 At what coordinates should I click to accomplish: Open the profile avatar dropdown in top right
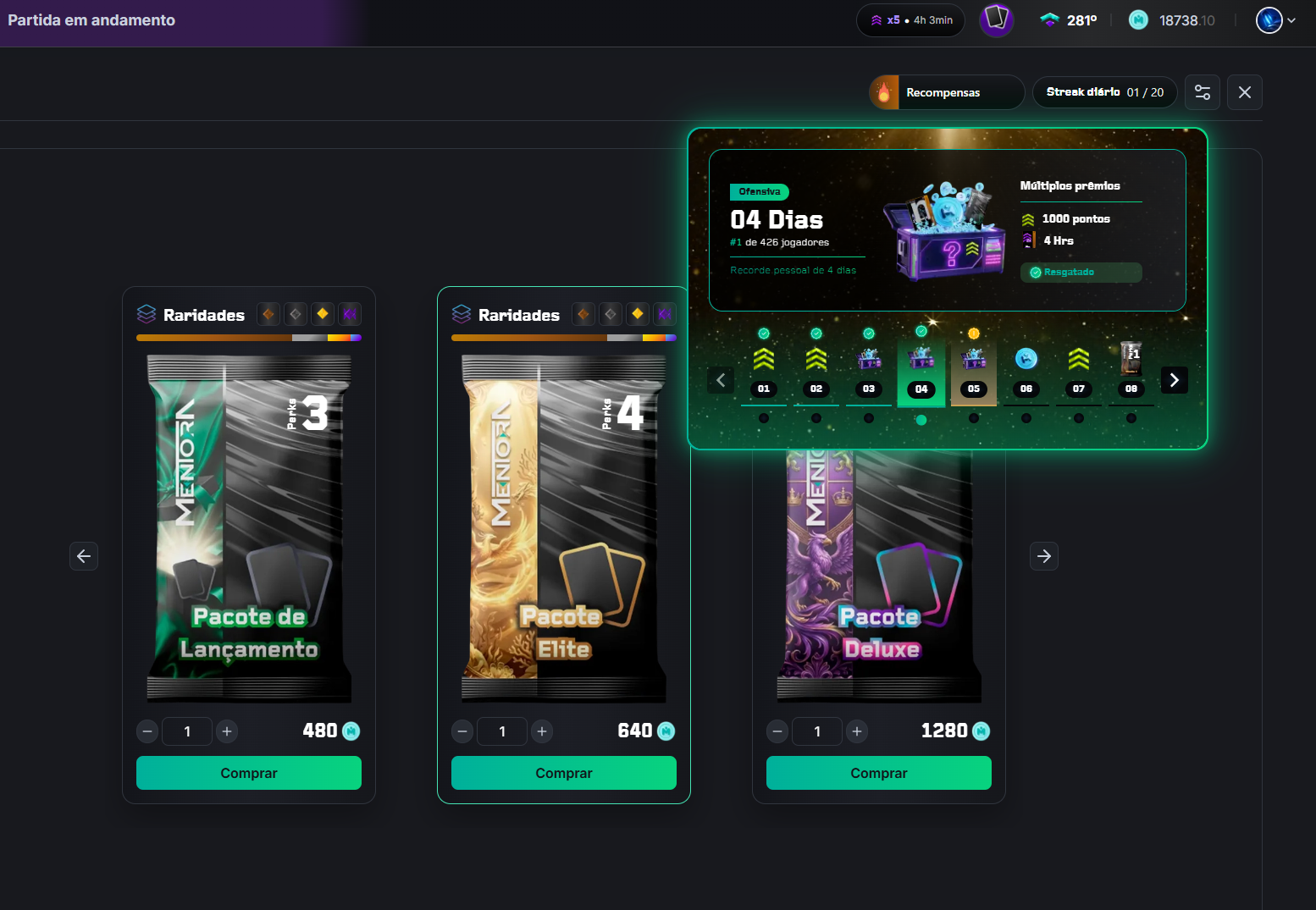(1268, 19)
